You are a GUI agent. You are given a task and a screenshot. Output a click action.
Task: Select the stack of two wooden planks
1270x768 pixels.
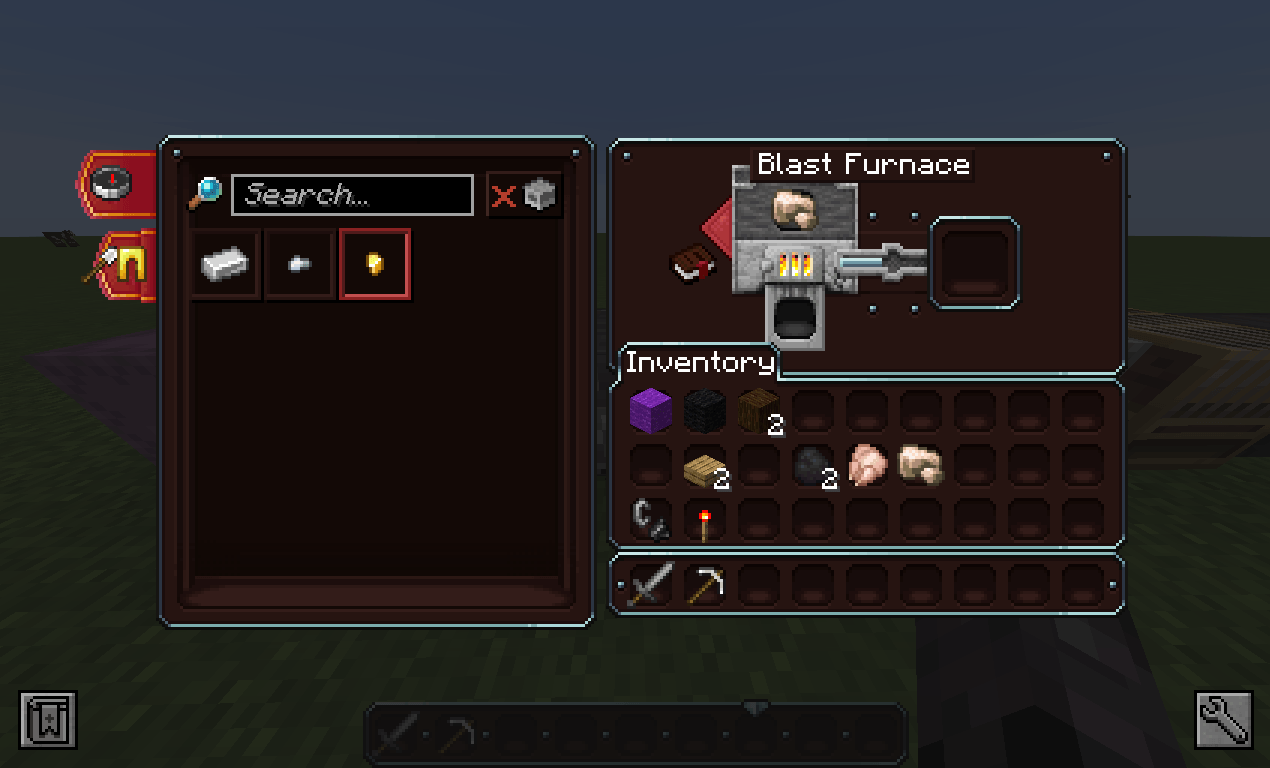704,466
